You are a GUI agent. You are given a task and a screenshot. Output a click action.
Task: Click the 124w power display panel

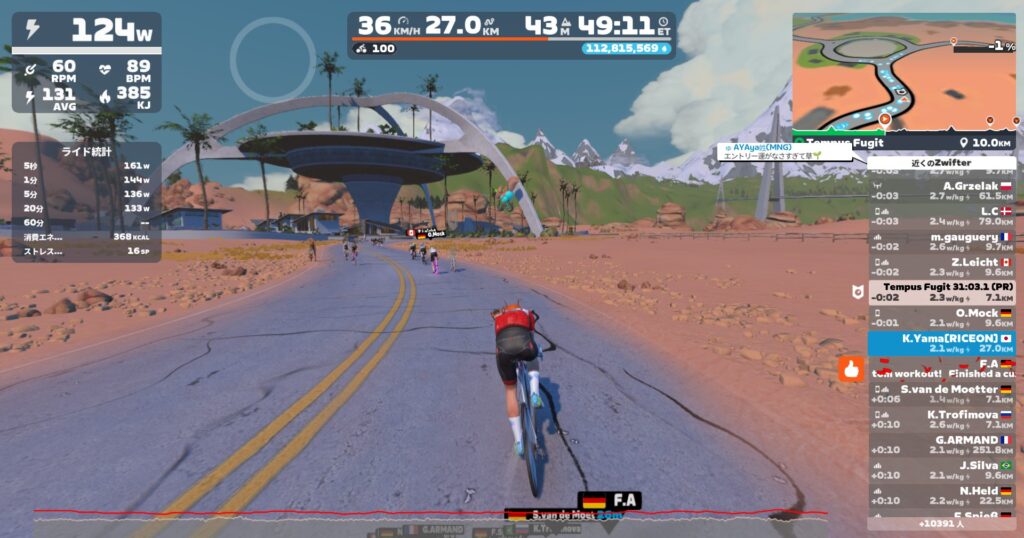point(86,32)
